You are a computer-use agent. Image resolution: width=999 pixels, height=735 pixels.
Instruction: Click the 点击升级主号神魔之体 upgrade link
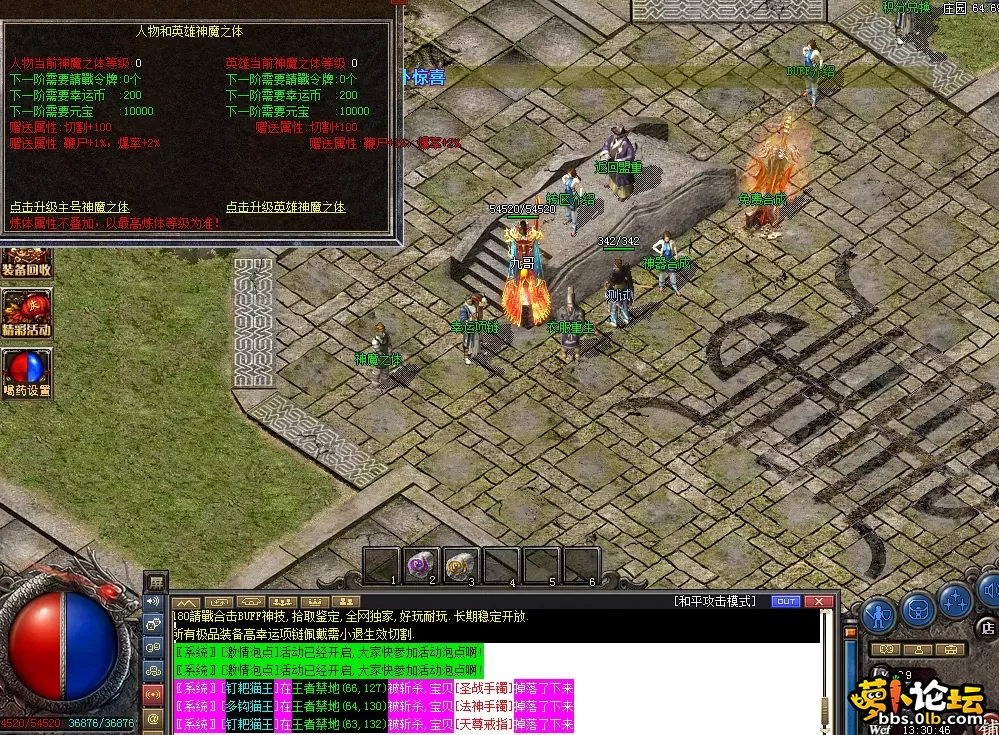tap(78, 207)
